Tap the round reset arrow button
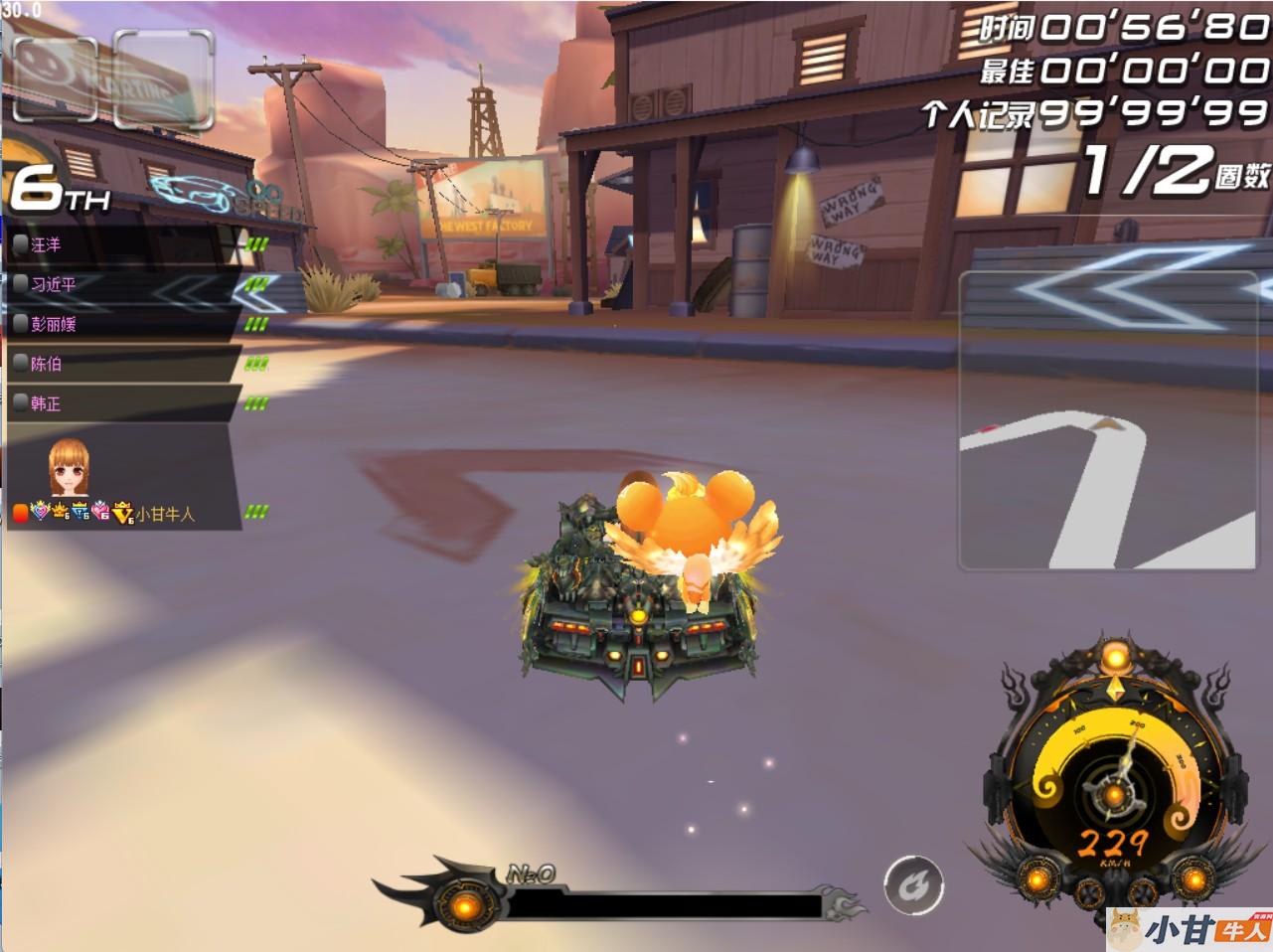This screenshot has height=952, width=1273. coord(913,883)
